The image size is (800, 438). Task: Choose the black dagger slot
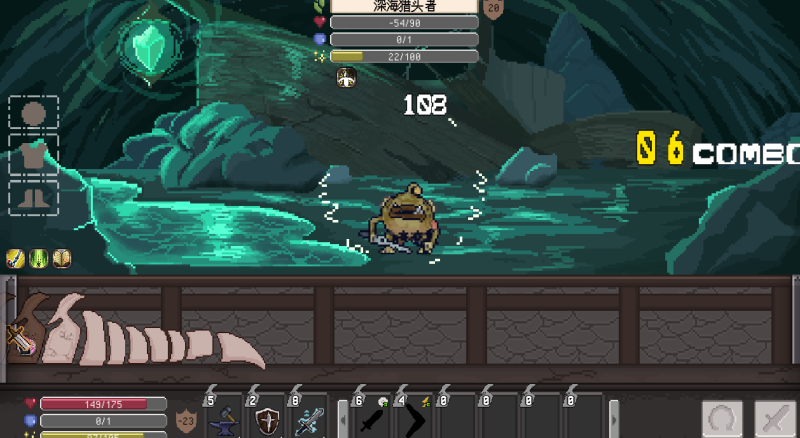coord(373,420)
